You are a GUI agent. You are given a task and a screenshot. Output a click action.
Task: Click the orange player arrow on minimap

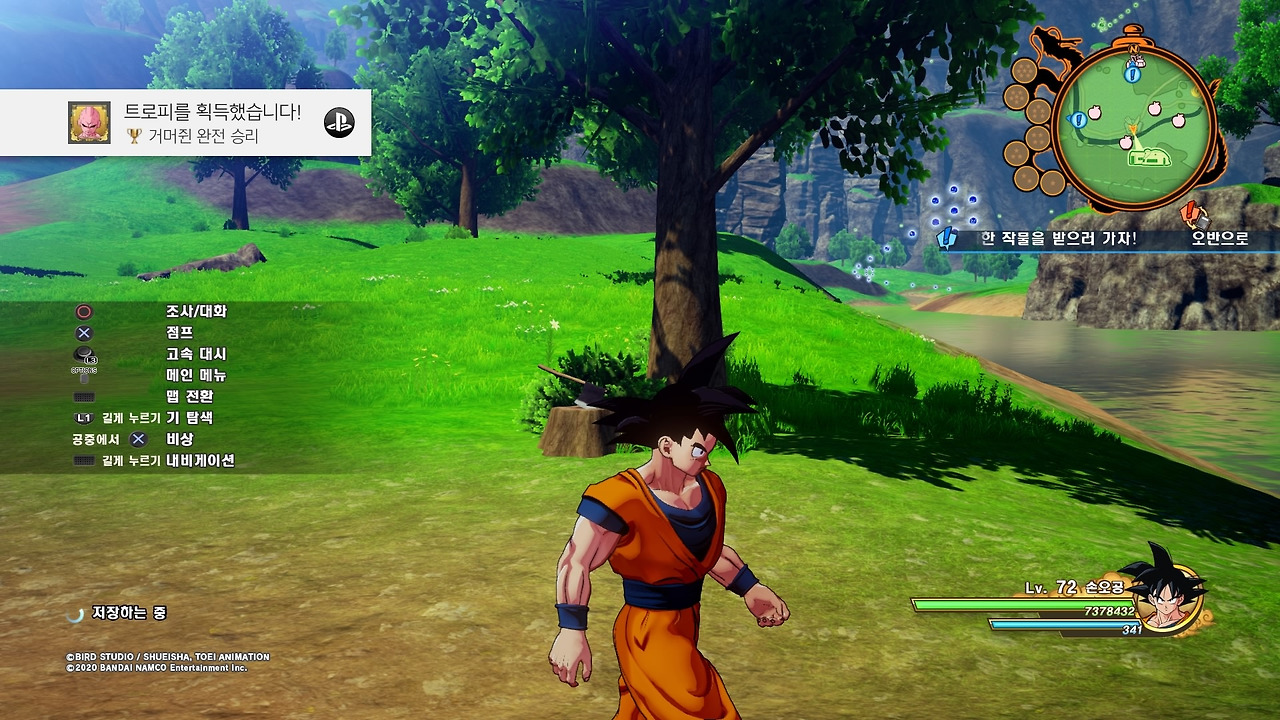(1131, 127)
